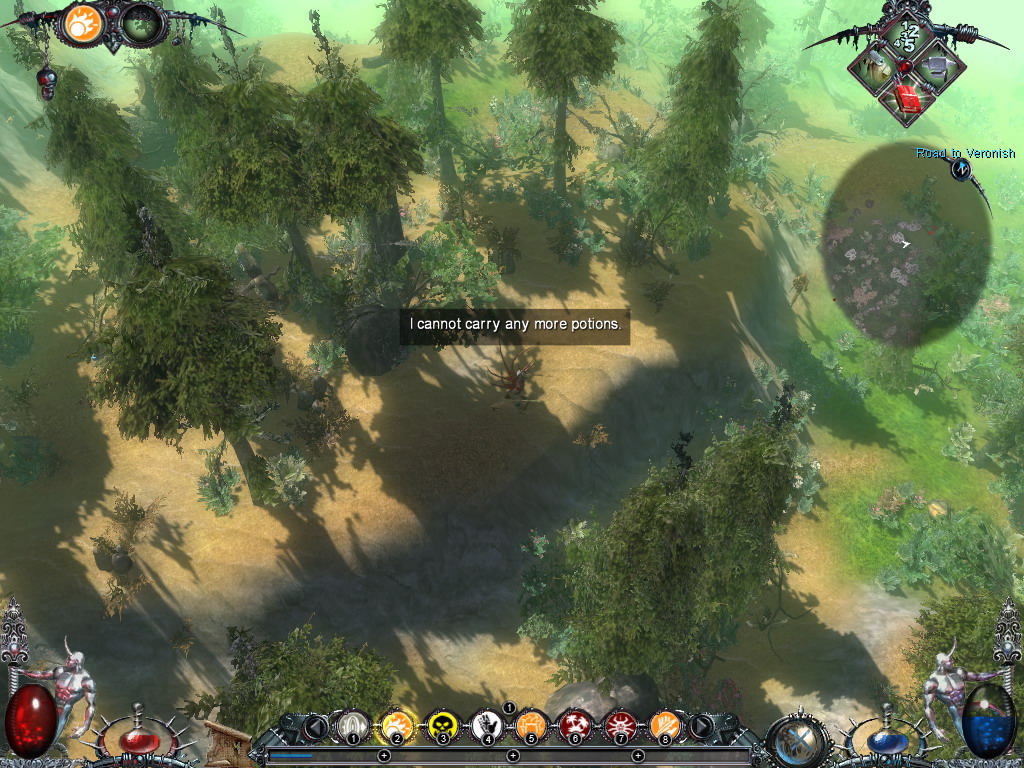Open the backpack inventory icon

pos(873,67)
